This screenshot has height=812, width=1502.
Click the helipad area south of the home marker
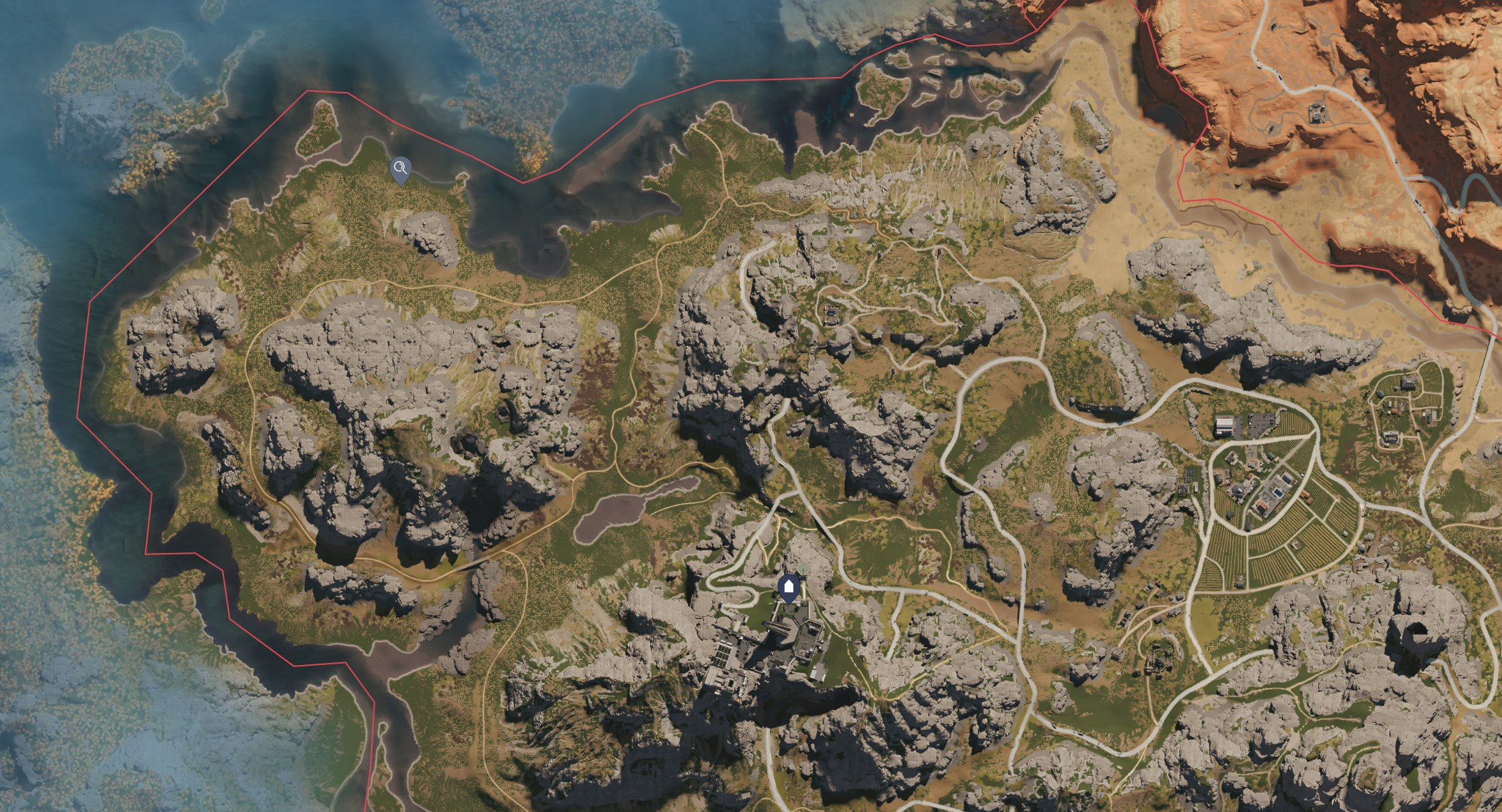pos(776,626)
